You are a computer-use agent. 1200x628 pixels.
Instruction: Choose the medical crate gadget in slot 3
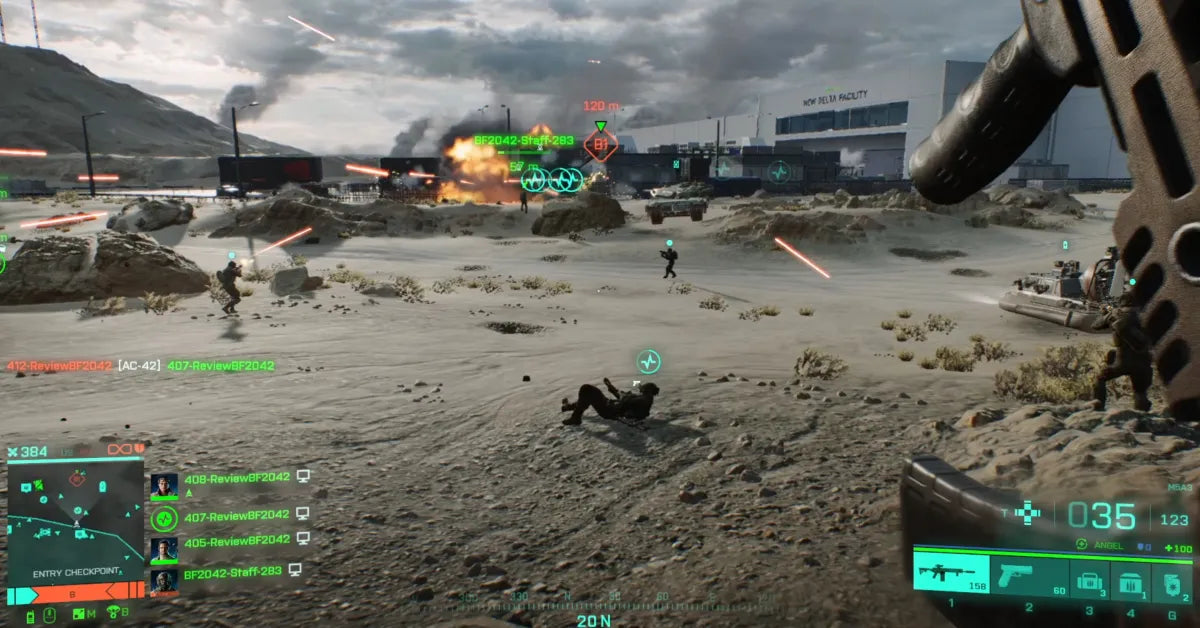click(x=1088, y=579)
